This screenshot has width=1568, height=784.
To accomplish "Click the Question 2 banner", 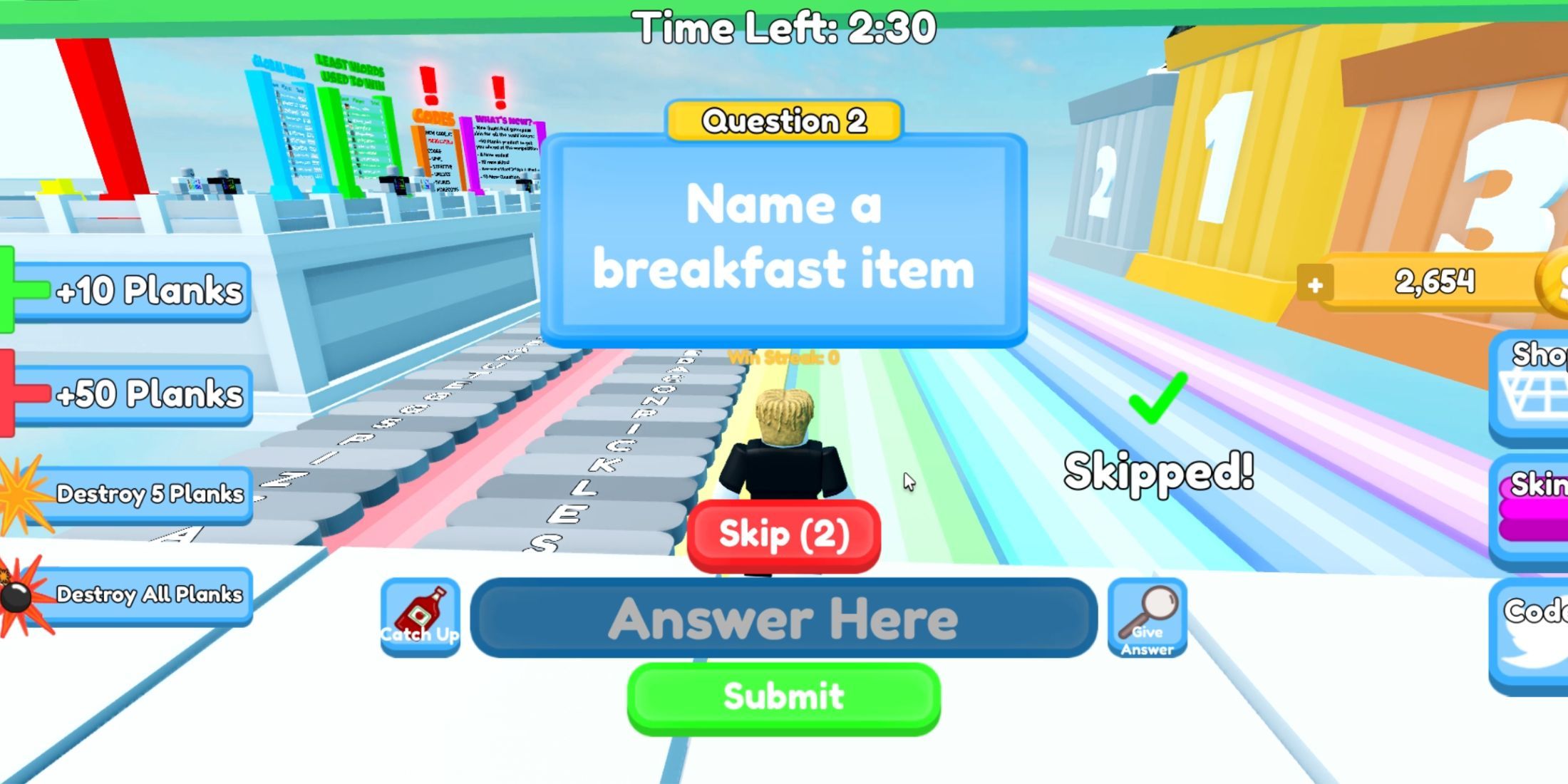I will (x=784, y=120).
